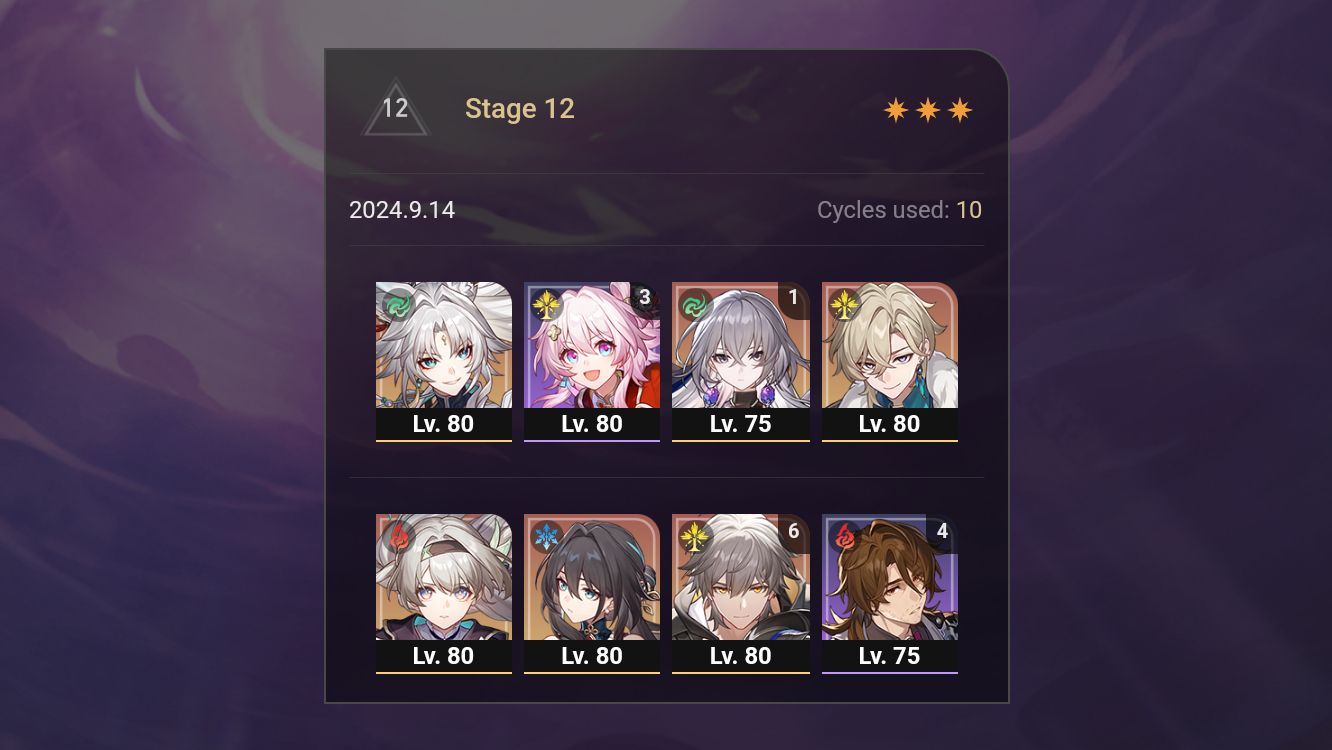The image size is (1332, 750).
Task: Select the middle star icon
Action: (x=928, y=109)
